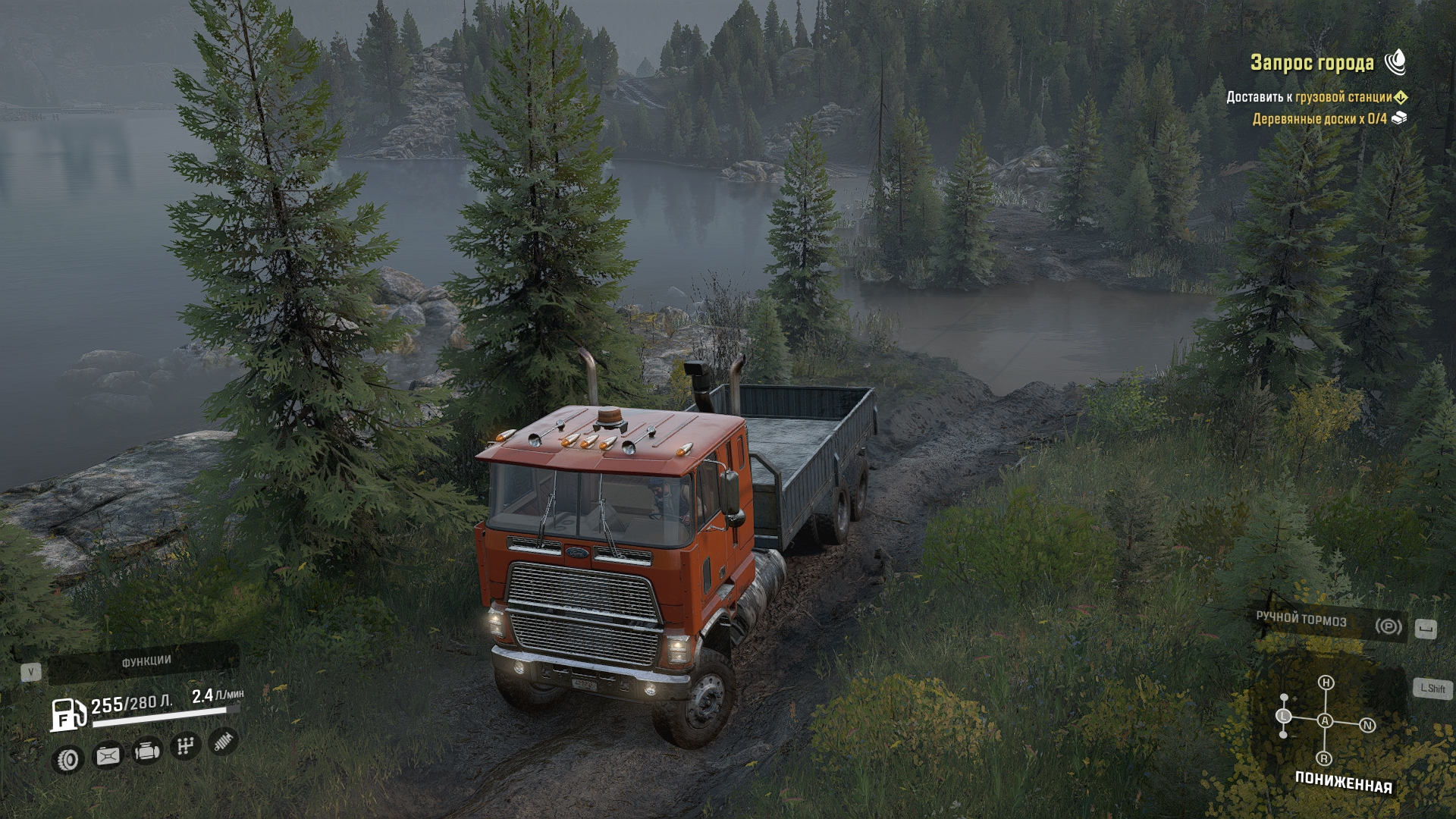Select the A automatic gear
This screenshot has width=1456, height=819.
(1325, 720)
